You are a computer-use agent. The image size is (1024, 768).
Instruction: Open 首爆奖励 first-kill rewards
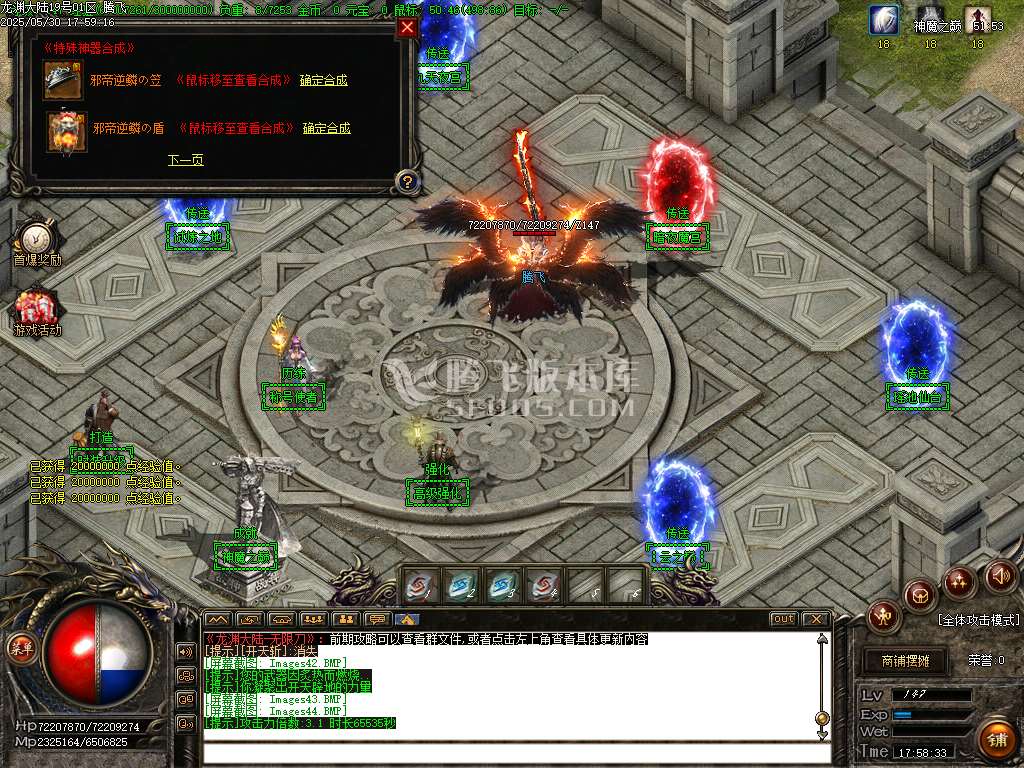click(37, 240)
